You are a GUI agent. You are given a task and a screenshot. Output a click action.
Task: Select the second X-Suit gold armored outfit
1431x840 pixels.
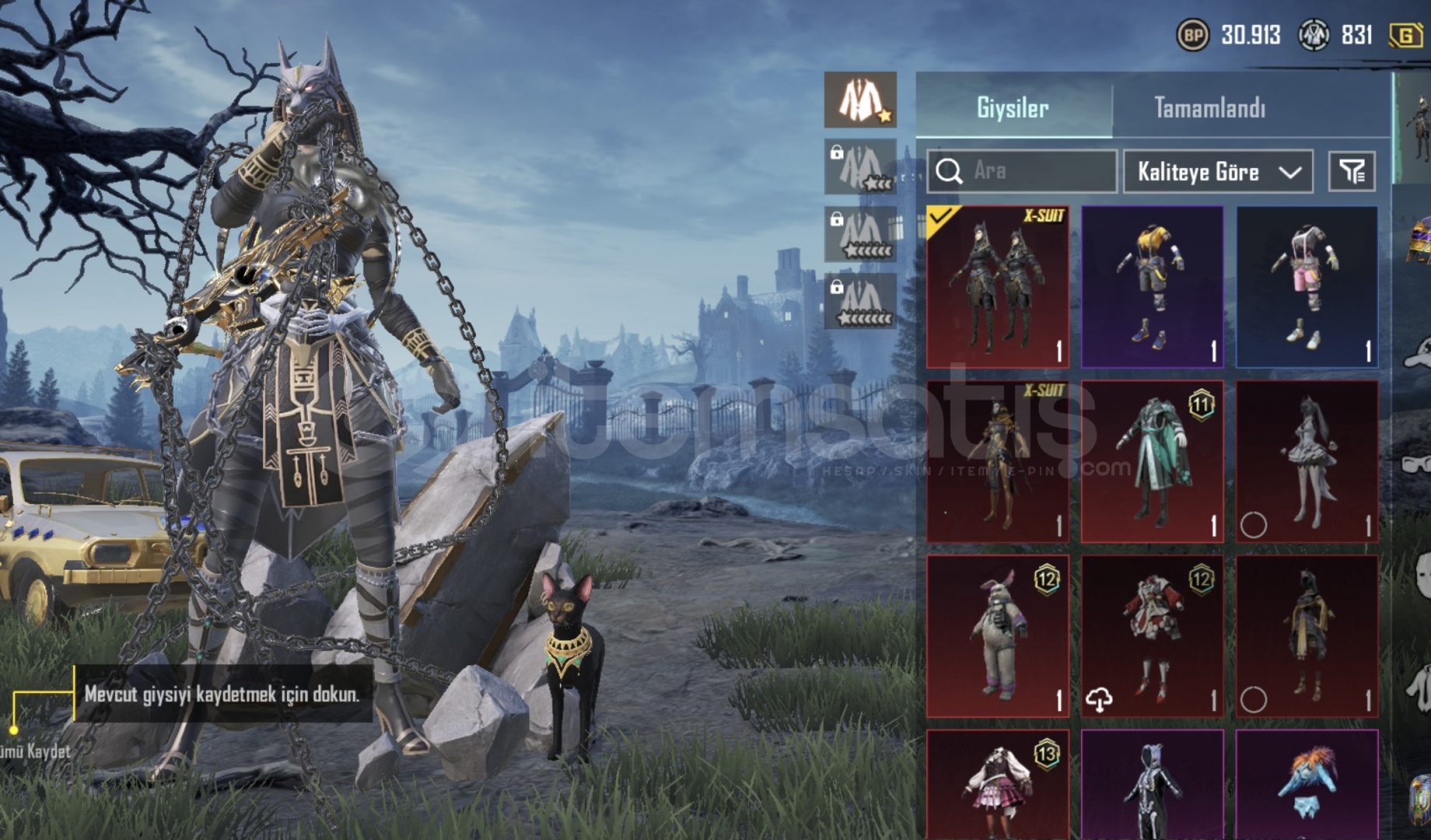998,461
